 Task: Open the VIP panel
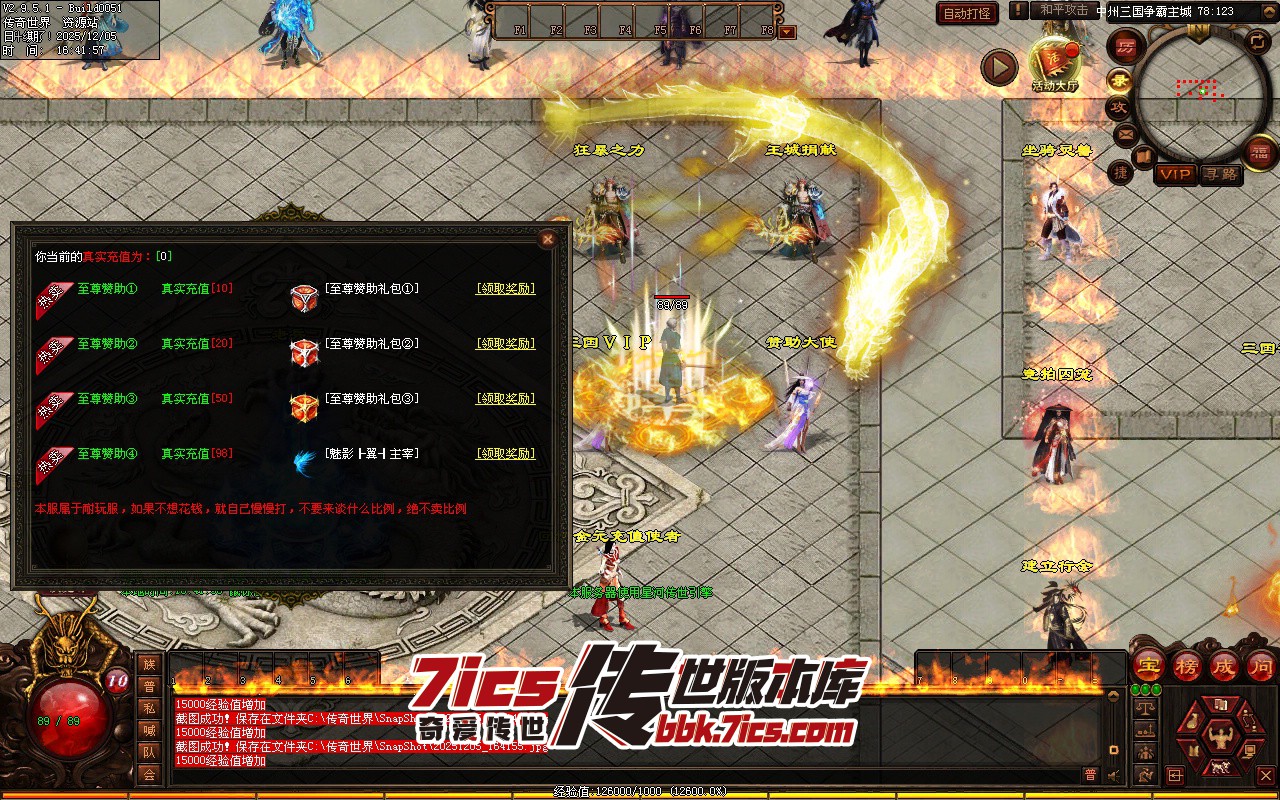(x=1175, y=174)
